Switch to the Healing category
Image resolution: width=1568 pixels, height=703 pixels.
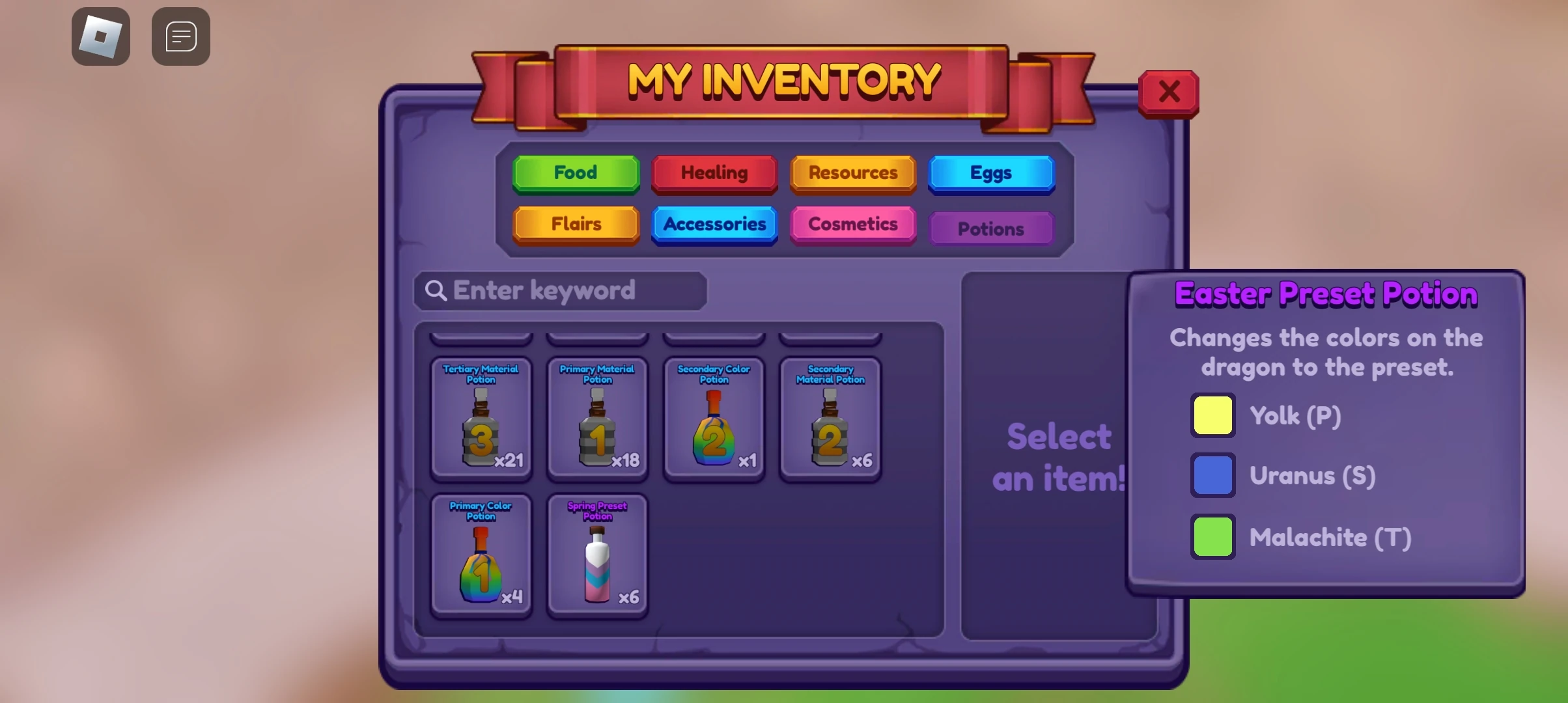(714, 173)
